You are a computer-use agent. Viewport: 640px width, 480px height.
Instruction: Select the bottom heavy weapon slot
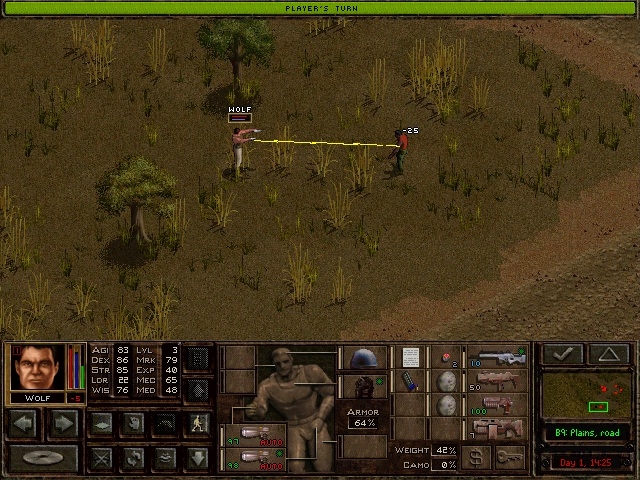[x=497, y=430]
